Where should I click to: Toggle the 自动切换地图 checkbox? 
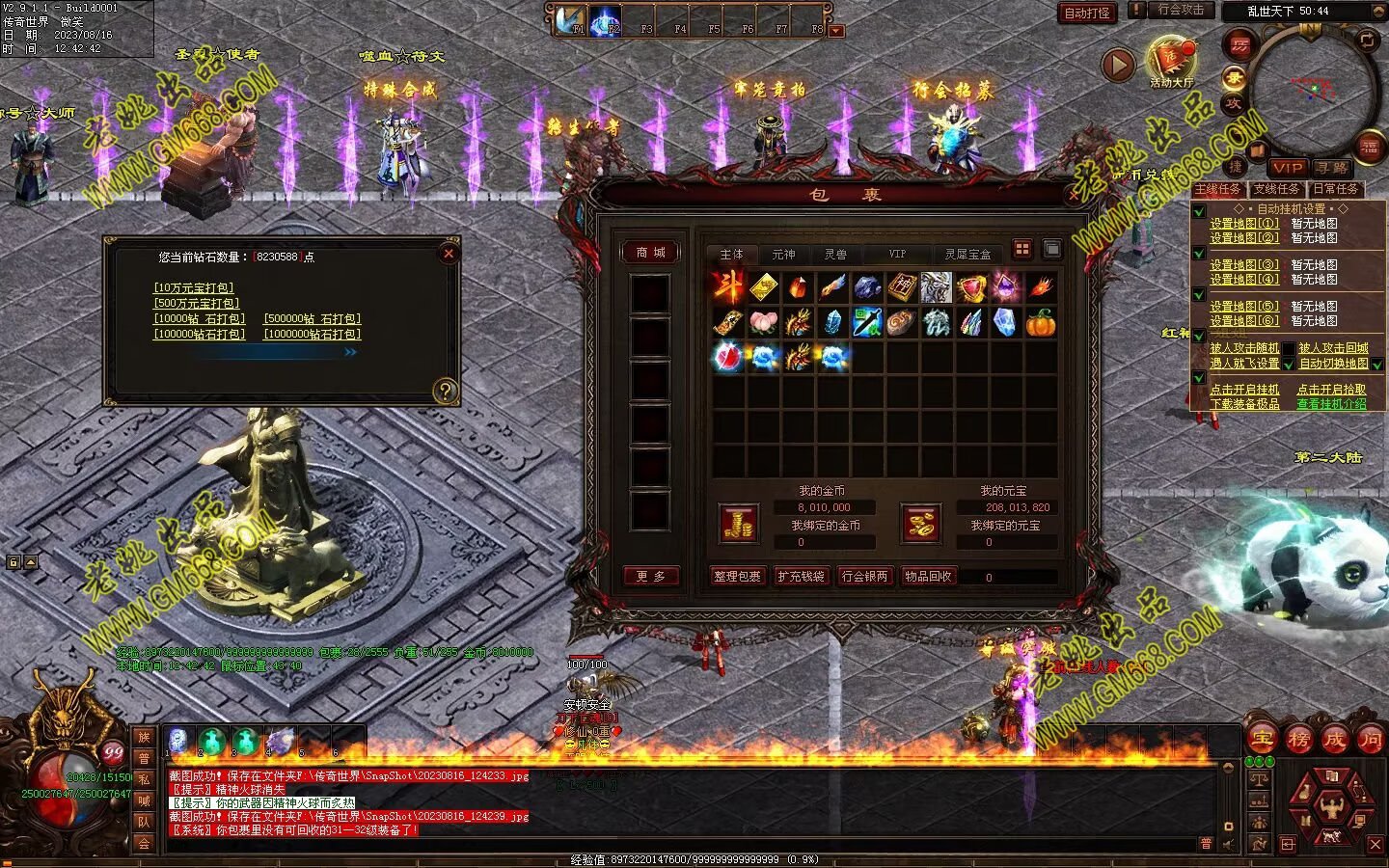pyautogui.click(x=1377, y=365)
